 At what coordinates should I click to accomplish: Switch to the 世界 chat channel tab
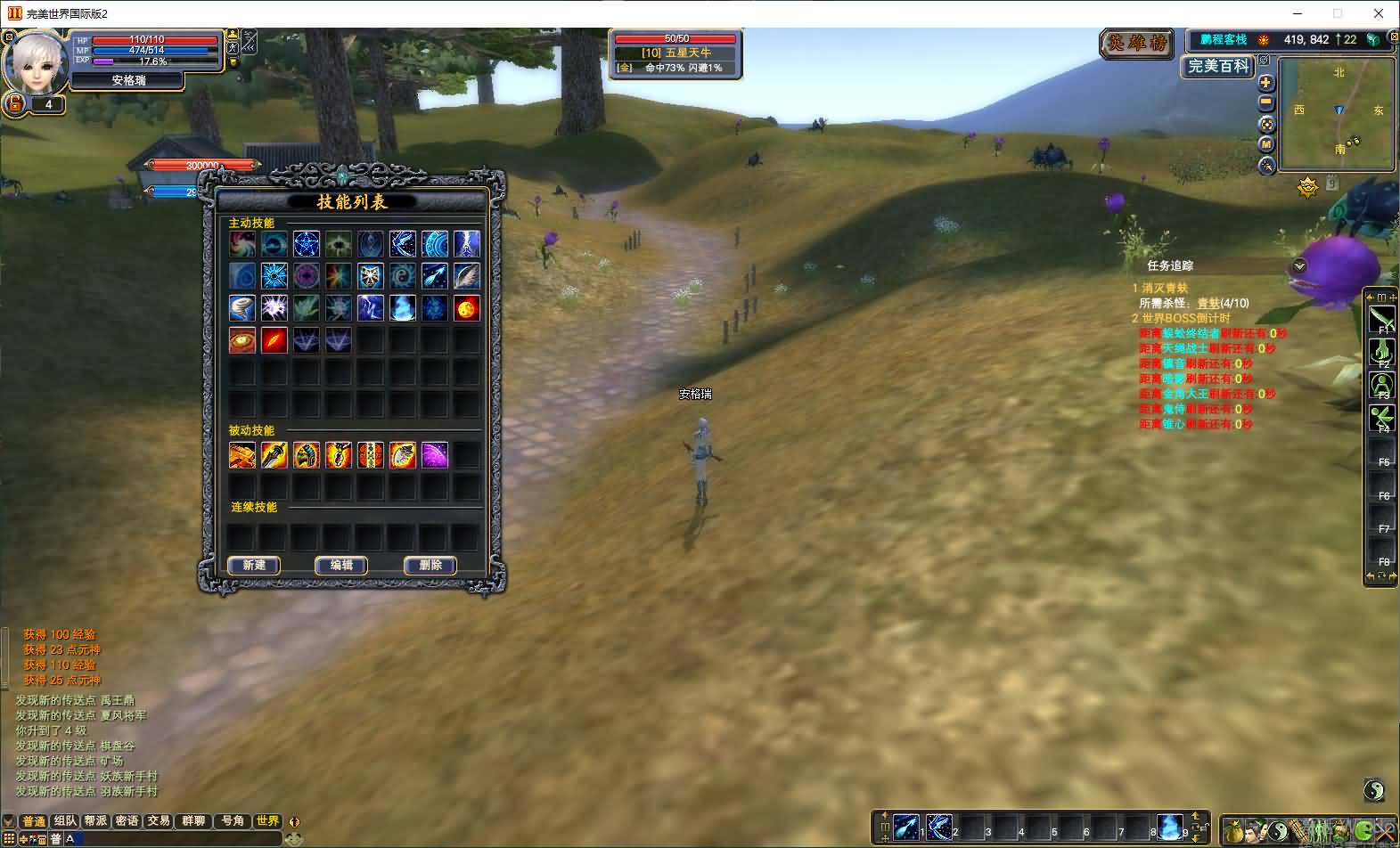(267, 820)
